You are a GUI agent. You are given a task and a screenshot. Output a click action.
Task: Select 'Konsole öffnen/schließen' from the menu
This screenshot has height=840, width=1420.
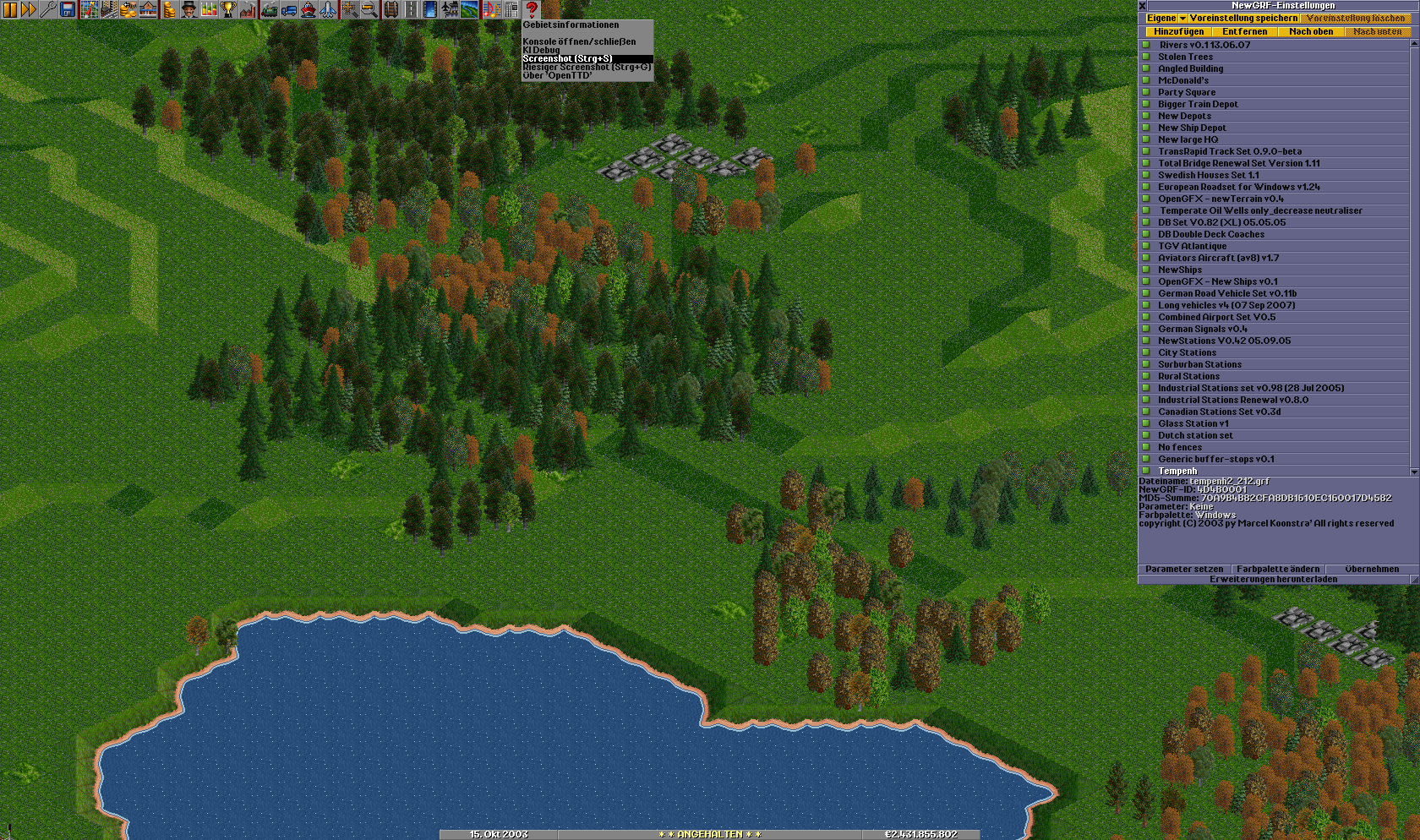pyautogui.click(x=579, y=41)
